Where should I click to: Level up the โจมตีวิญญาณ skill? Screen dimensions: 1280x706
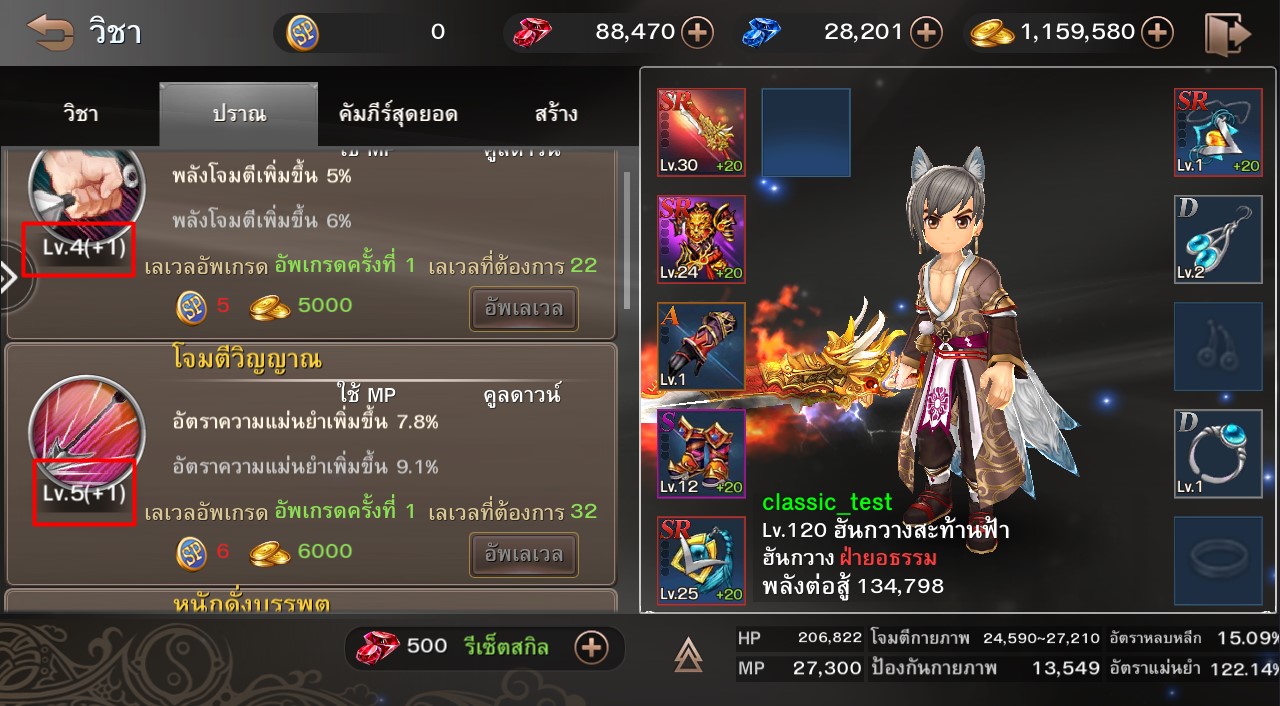pos(524,553)
